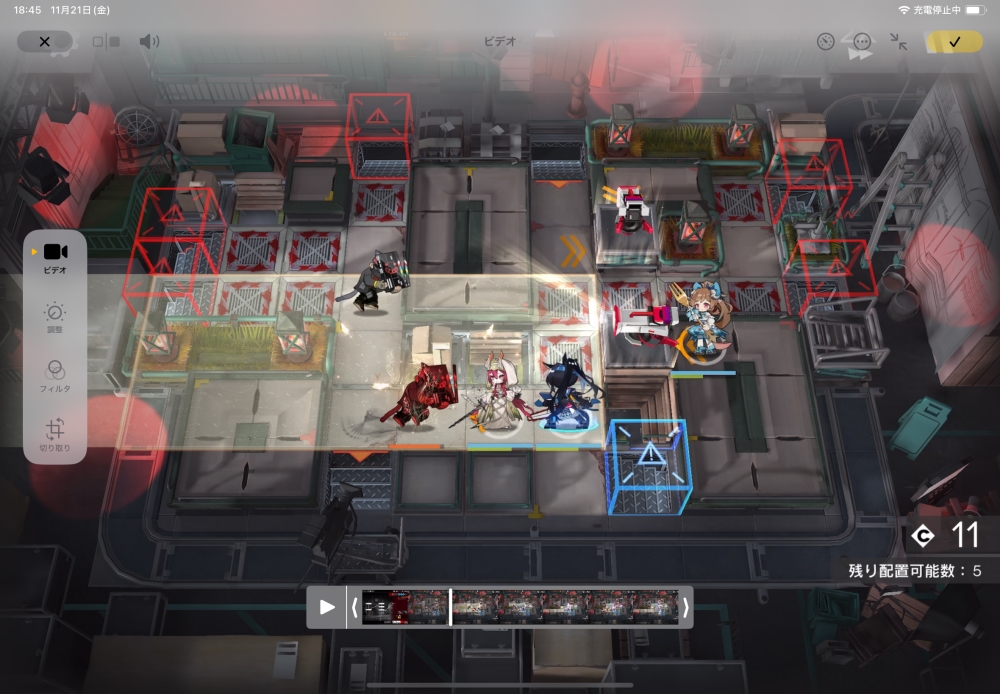Tap the inward arrows exit-fullscreen icon

[899, 42]
